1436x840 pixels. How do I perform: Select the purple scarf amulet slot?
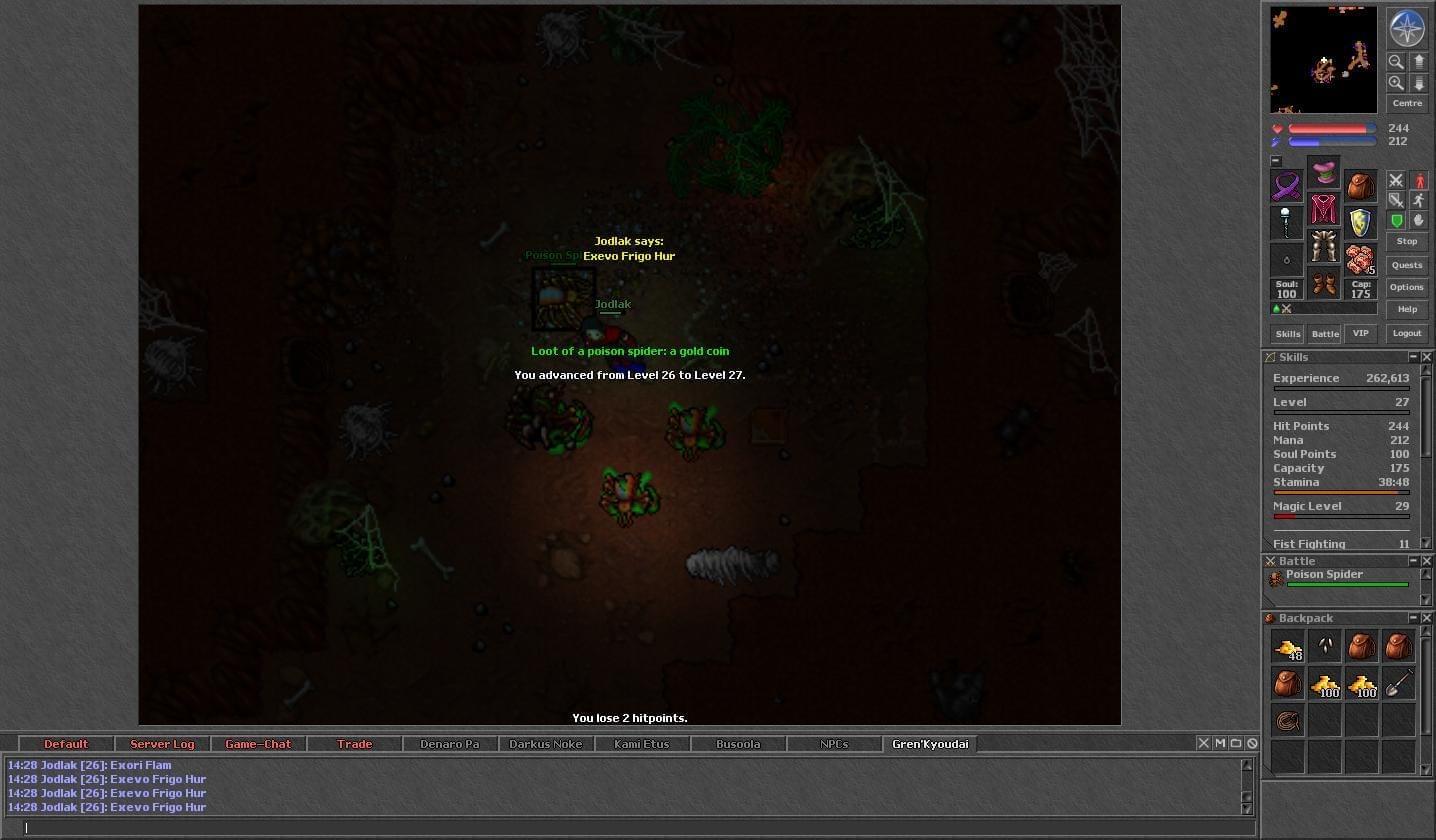coord(1287,186)
